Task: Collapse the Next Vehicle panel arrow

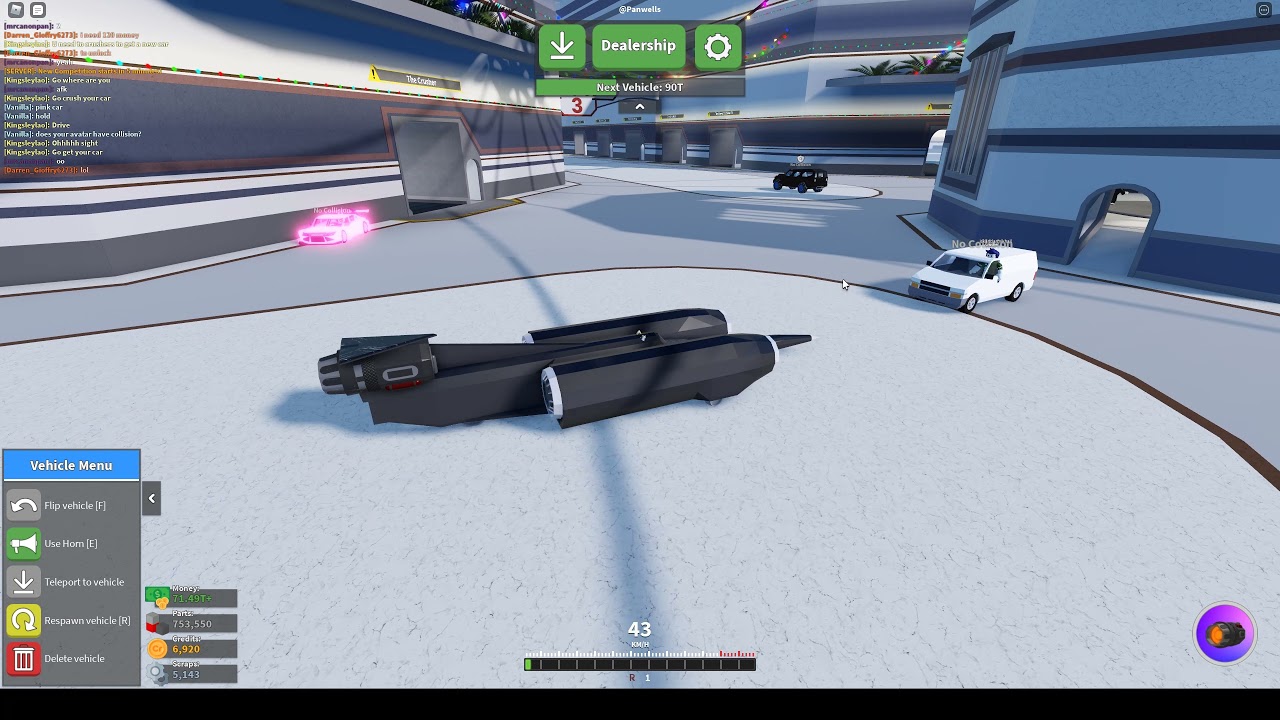Action: pos(640,107)
